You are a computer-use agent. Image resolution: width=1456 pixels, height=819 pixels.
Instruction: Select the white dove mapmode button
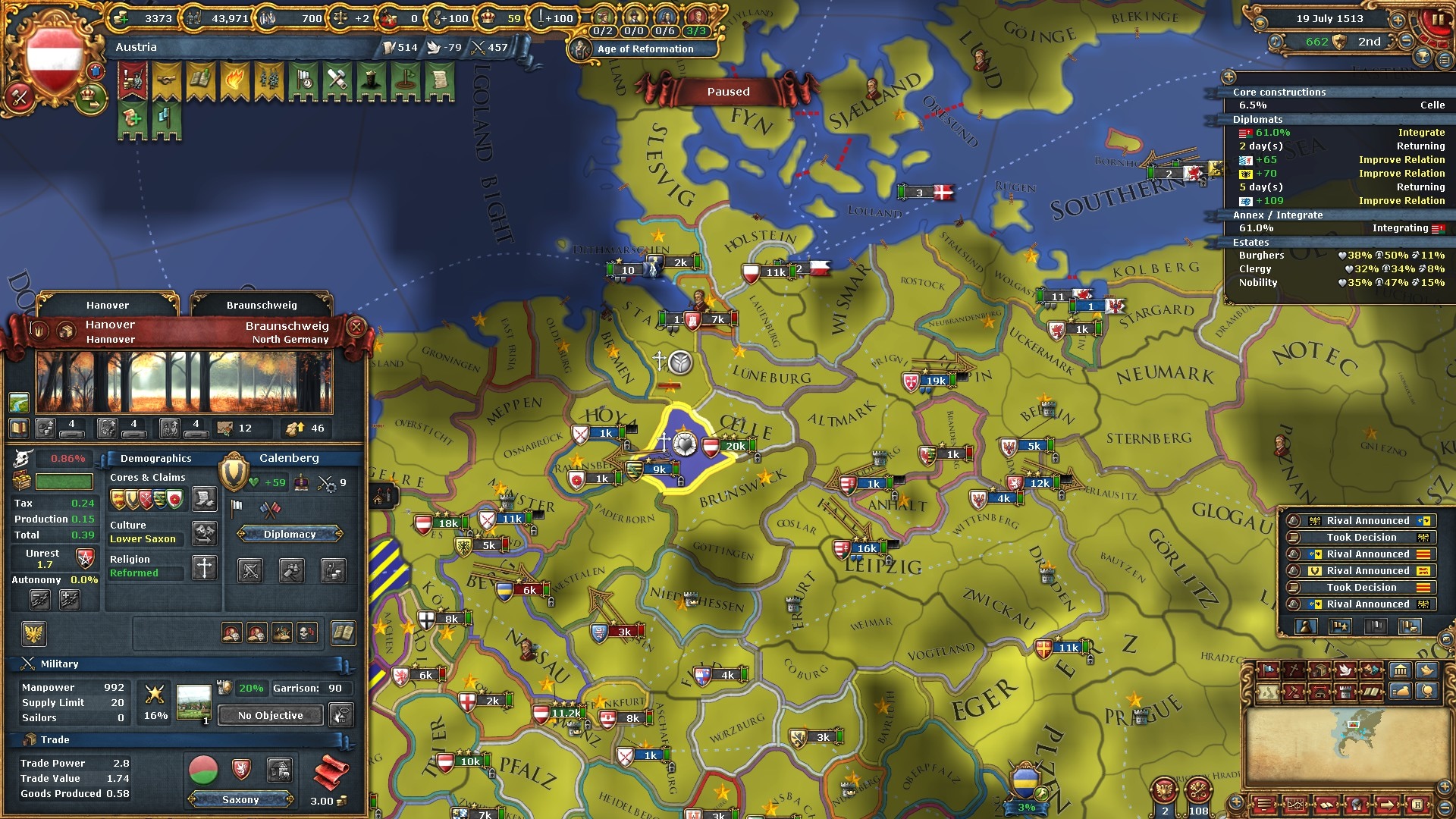[x=1345, y=670]
